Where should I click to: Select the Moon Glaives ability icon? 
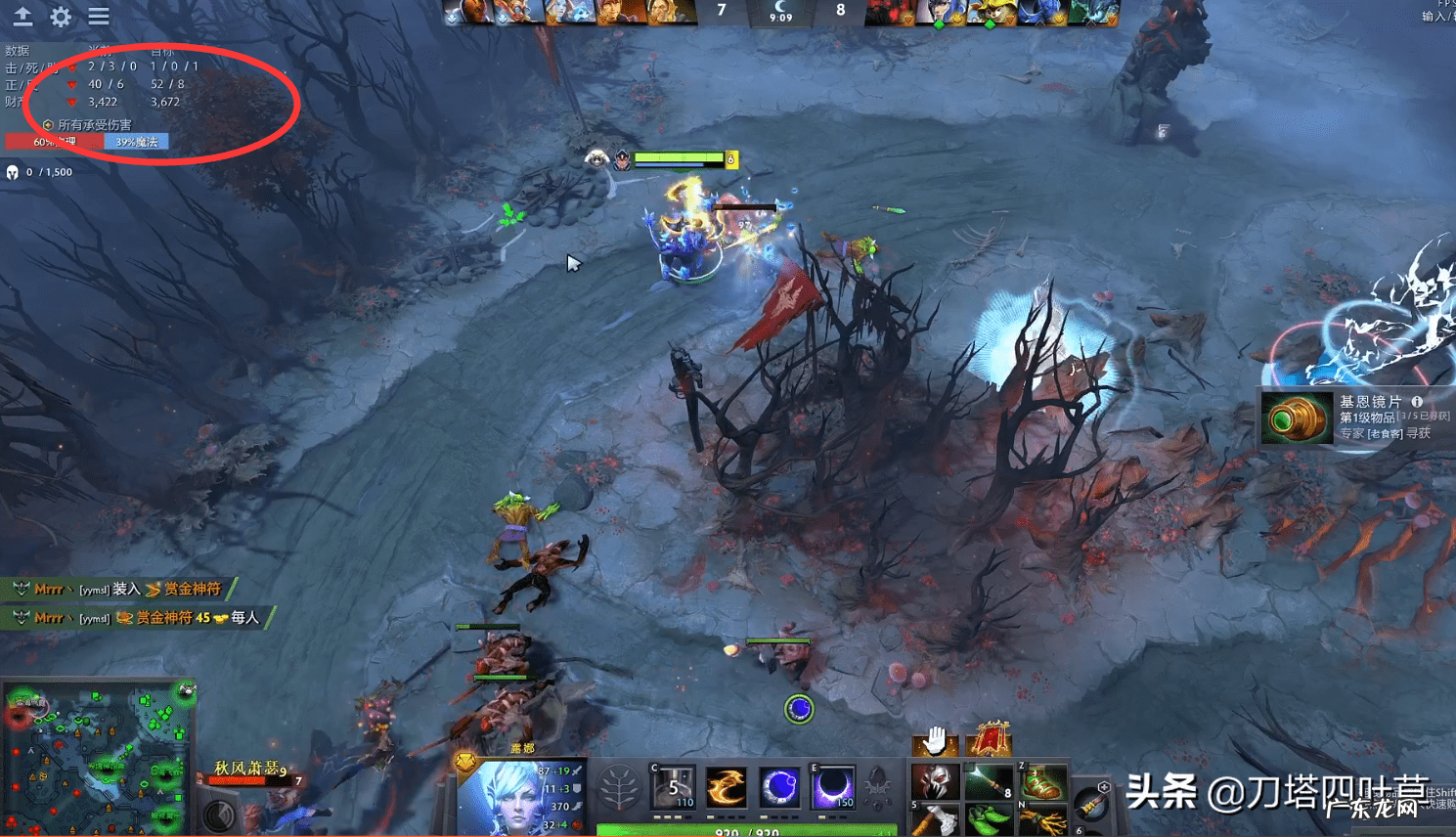[727, 787]
